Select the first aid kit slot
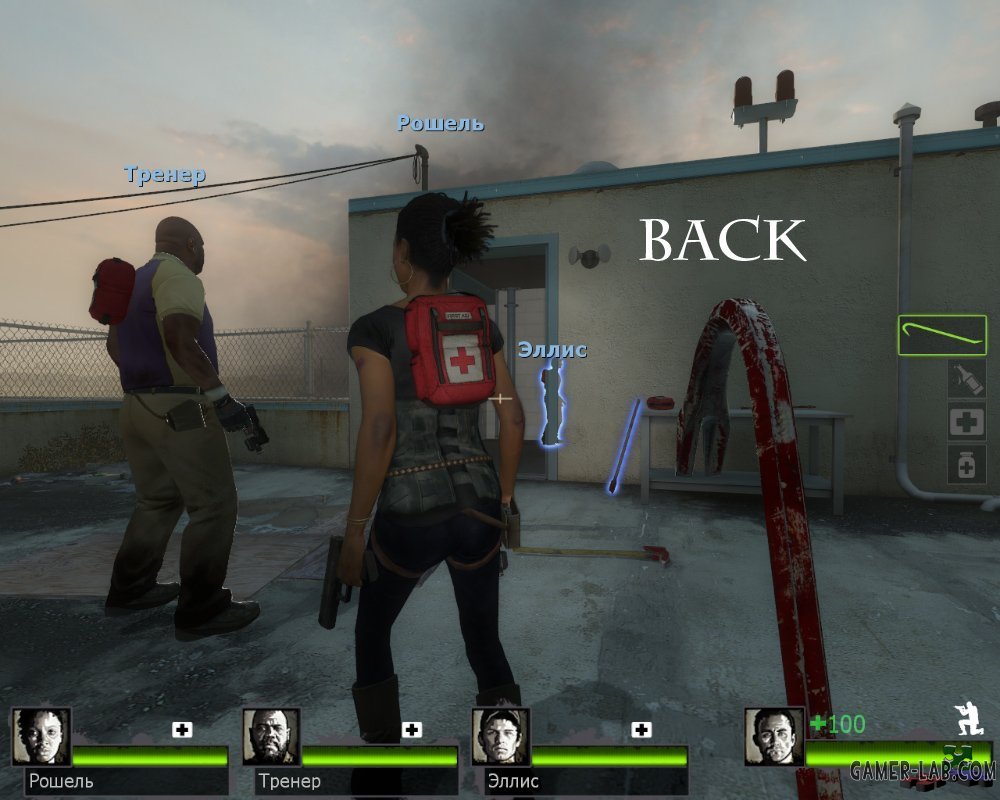 point(967,422)
